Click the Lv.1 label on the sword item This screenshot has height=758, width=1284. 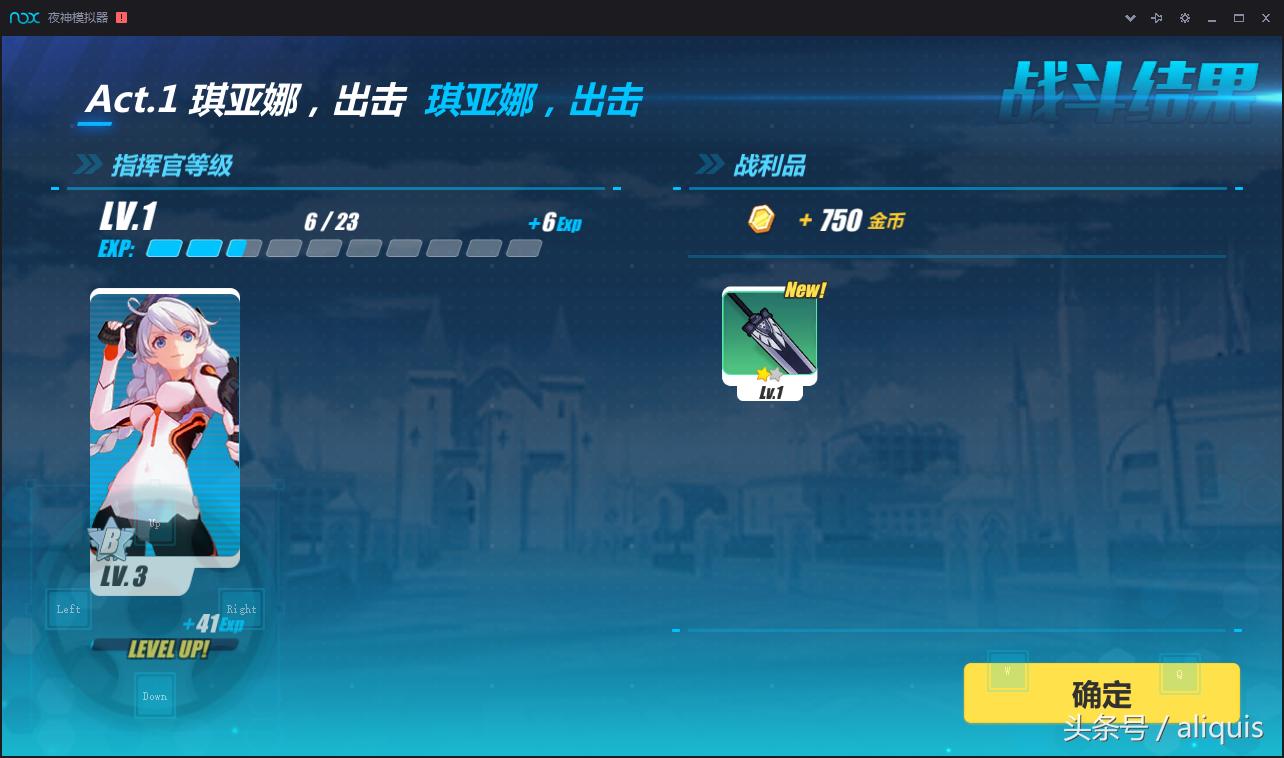pos(770,392)
